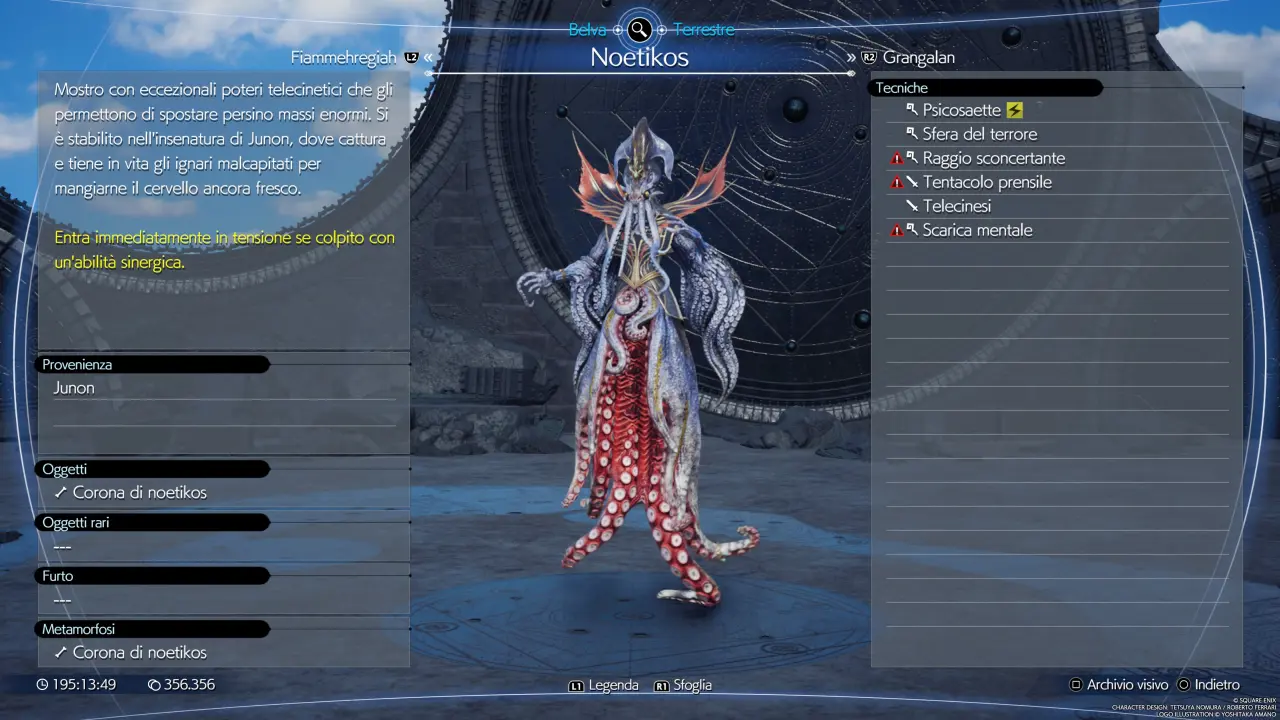Select Corona di noetikos under Metamorfosi
Image resolution: width=1280 pixels, height=720 pixels.
point(139,653)
